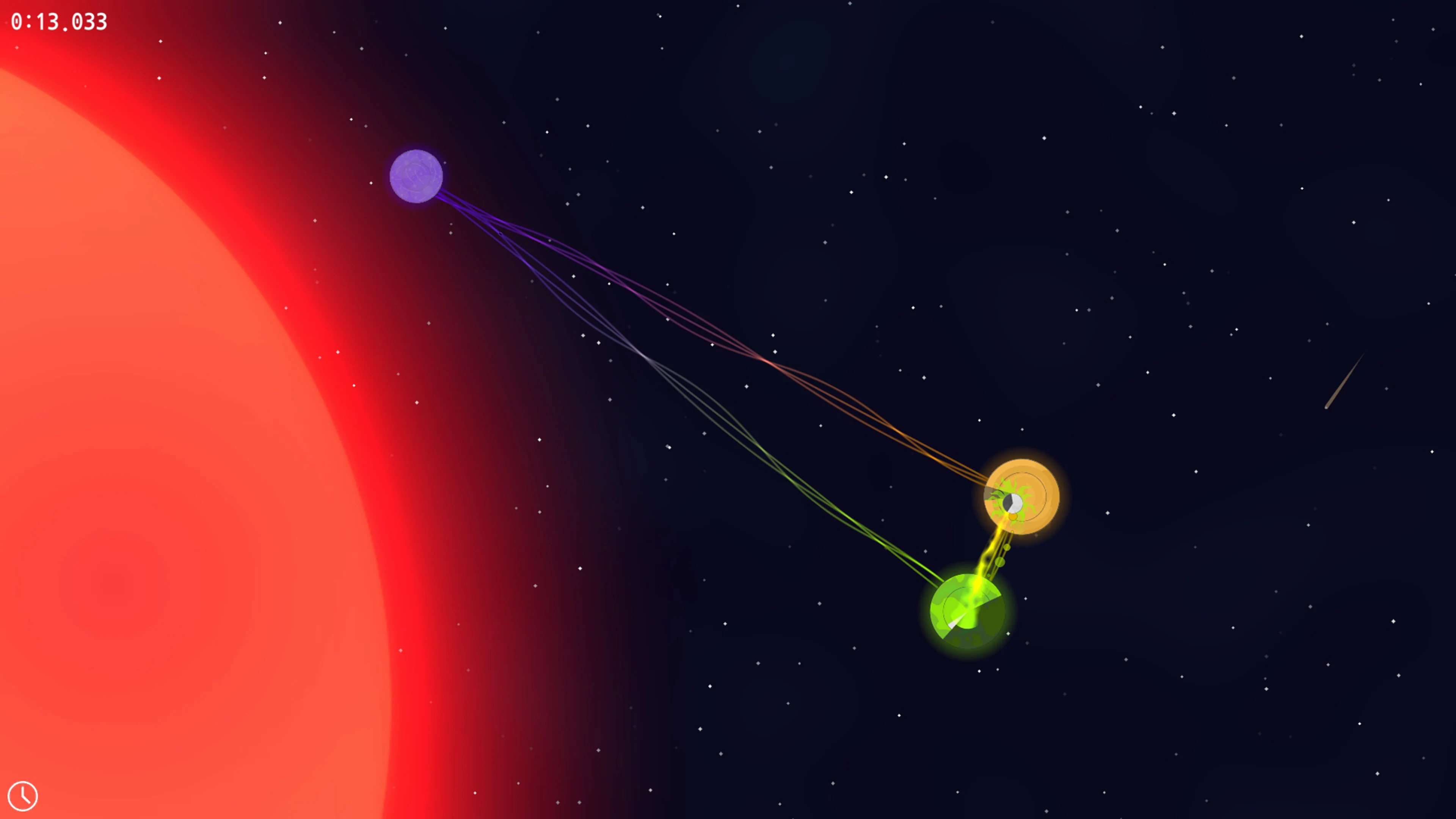
Task: Click the white pie indicator on the orange planet
Action: point(1012,503)
